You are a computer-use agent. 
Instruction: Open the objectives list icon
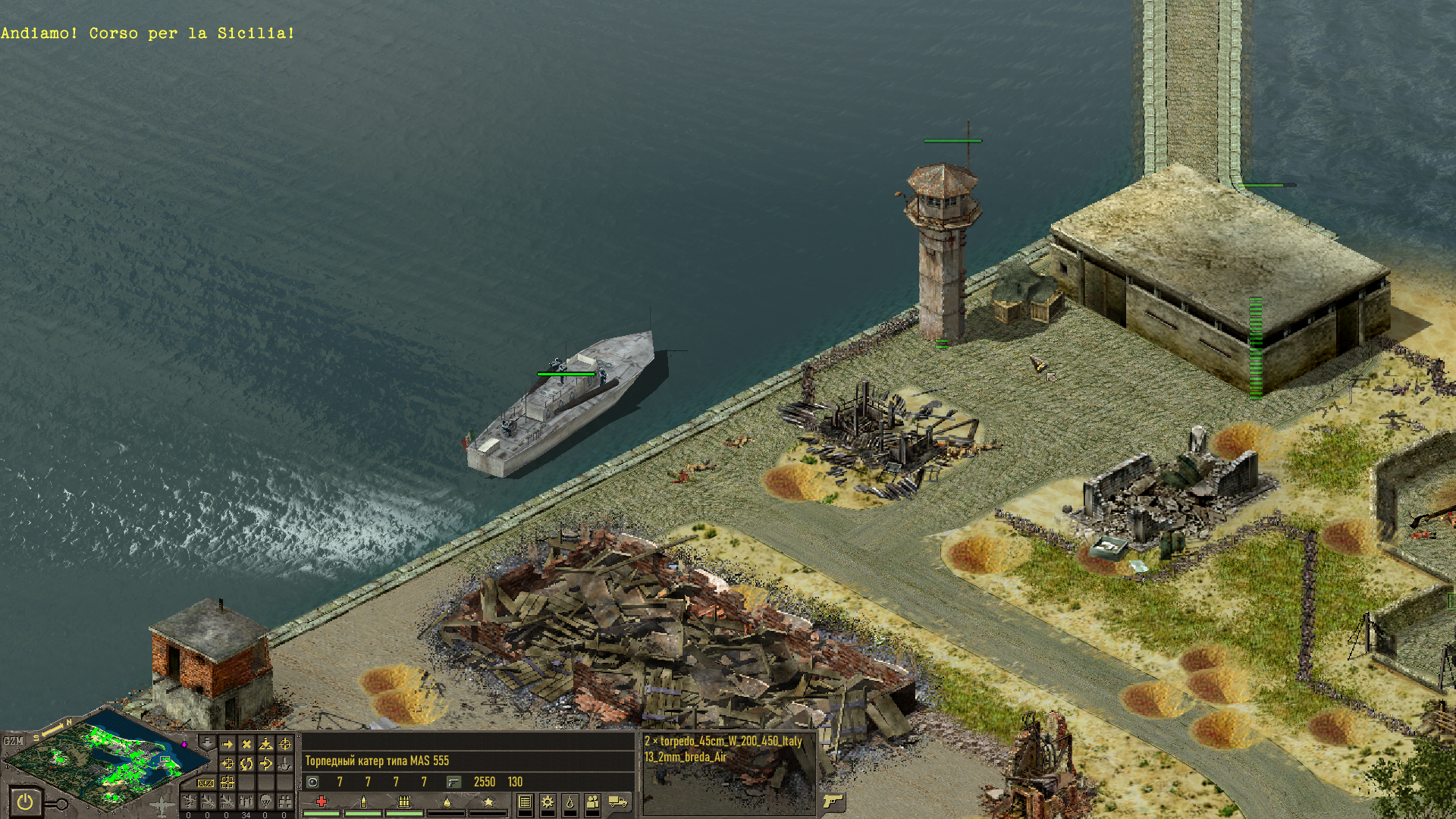click(525, 802)
